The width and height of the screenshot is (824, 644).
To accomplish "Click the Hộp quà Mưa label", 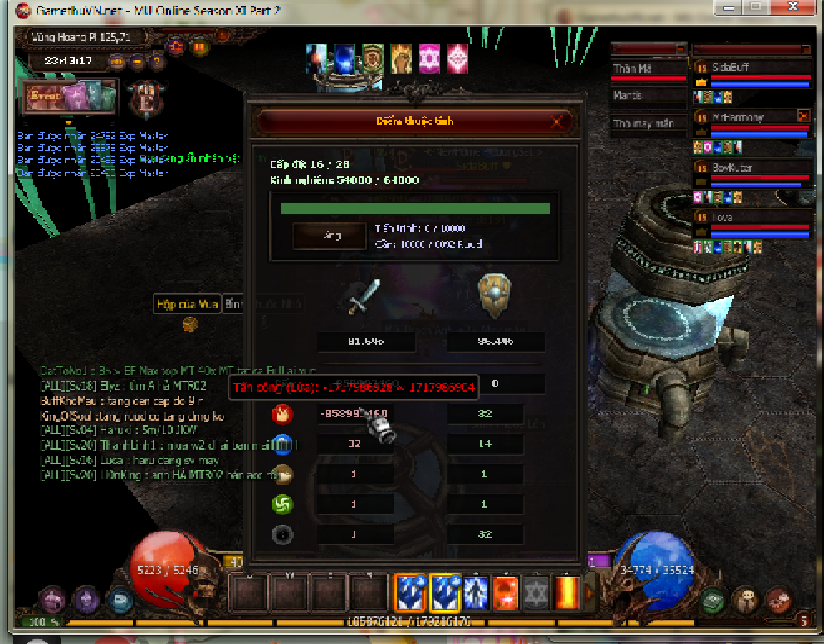I will click(186, 303).
